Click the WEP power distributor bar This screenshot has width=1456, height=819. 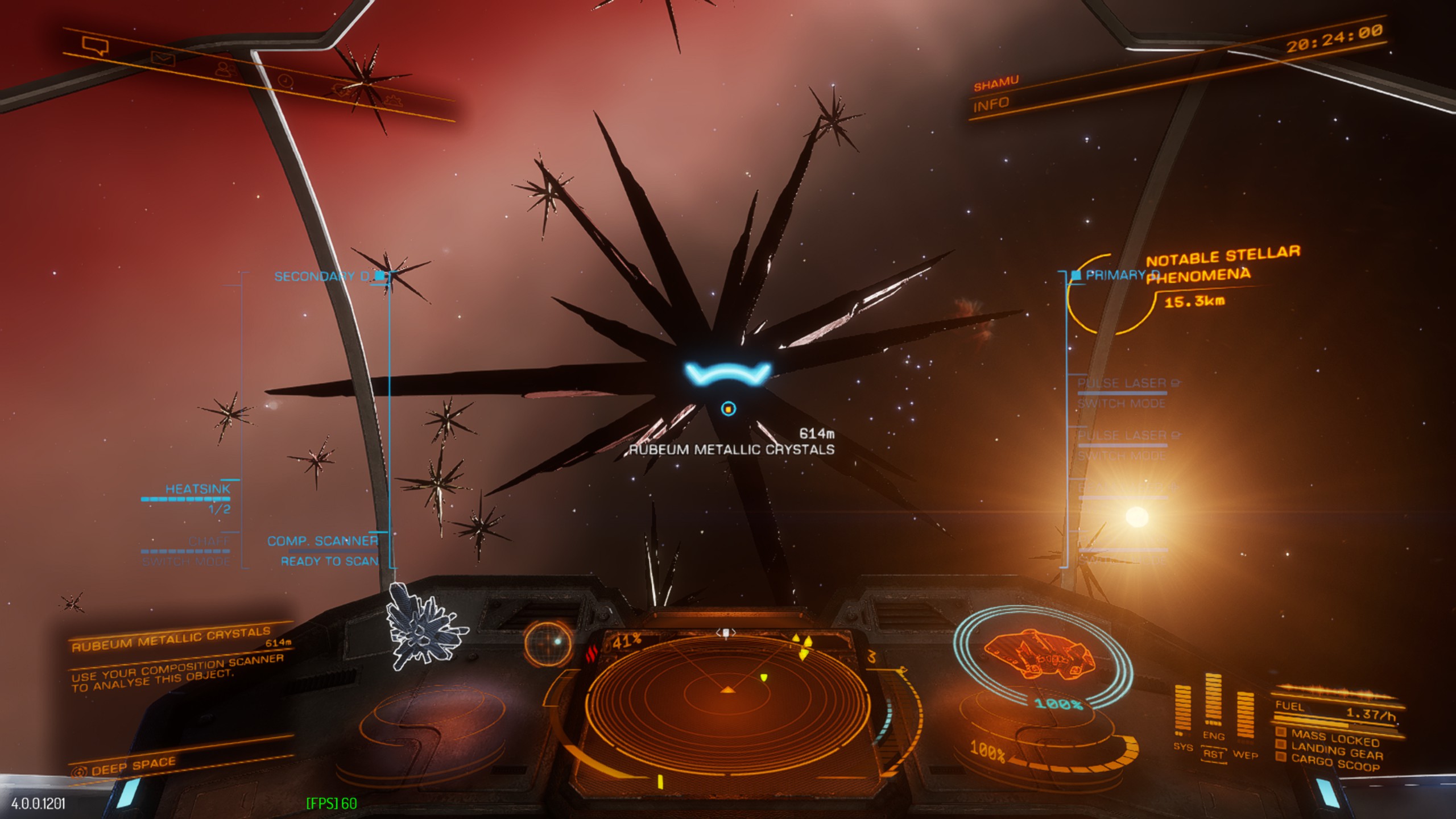1244,718
